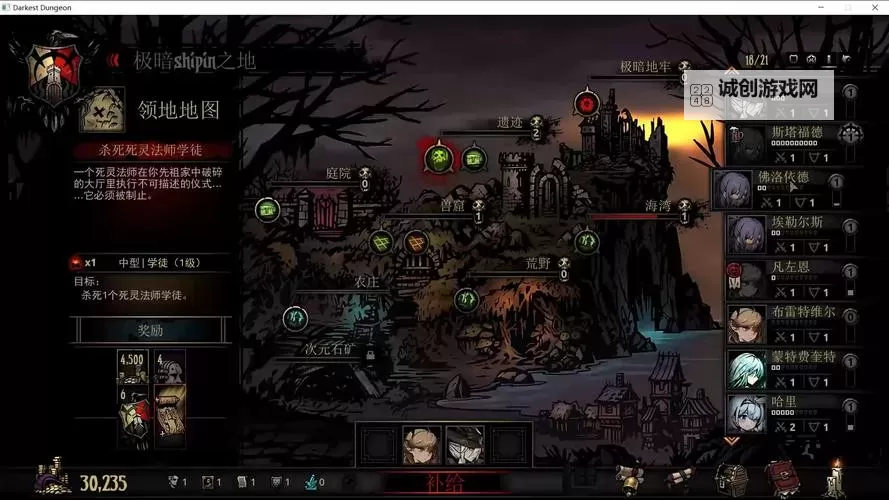Viewport: 889px width, 500px height.
Task: Select the green chest marker beside the Courtyard
Action: (266, 209)
